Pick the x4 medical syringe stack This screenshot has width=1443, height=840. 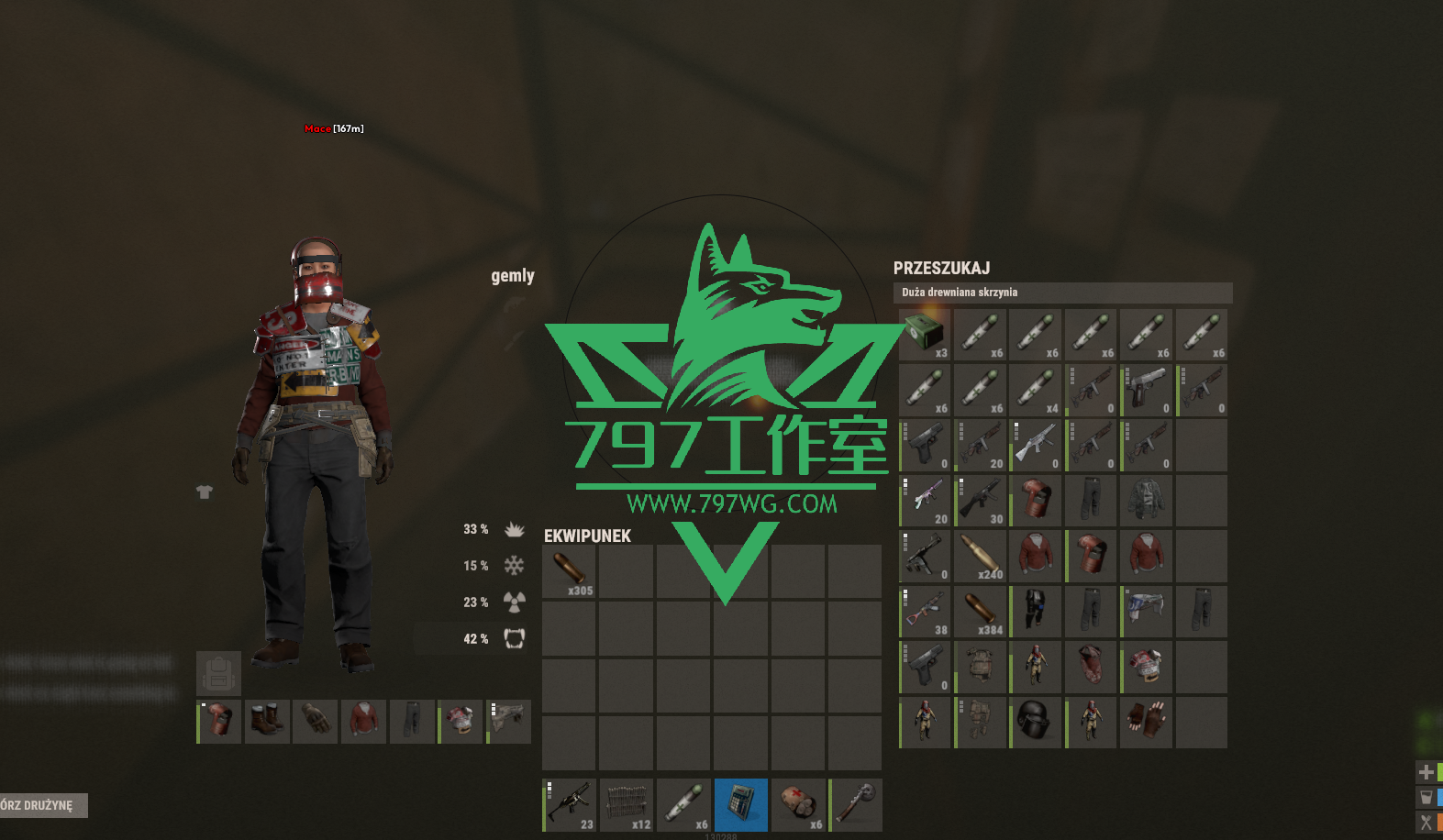[1036, 390]
